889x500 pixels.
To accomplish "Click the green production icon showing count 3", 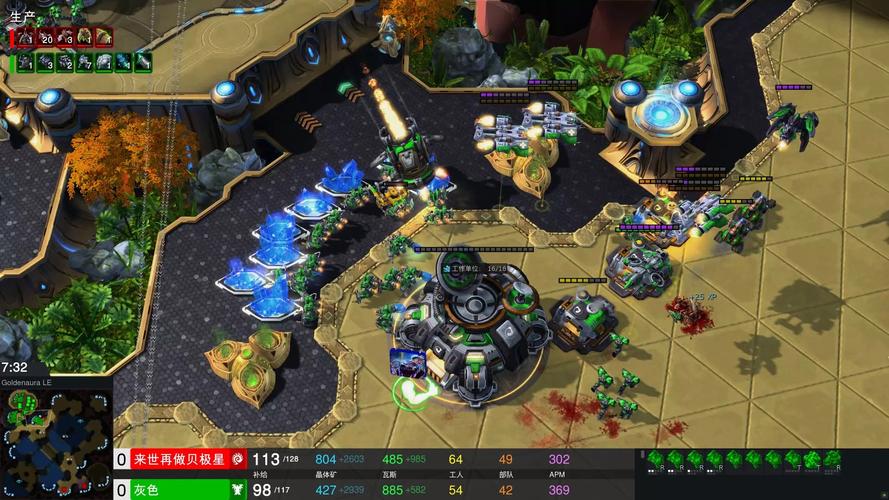I will 45,62.
